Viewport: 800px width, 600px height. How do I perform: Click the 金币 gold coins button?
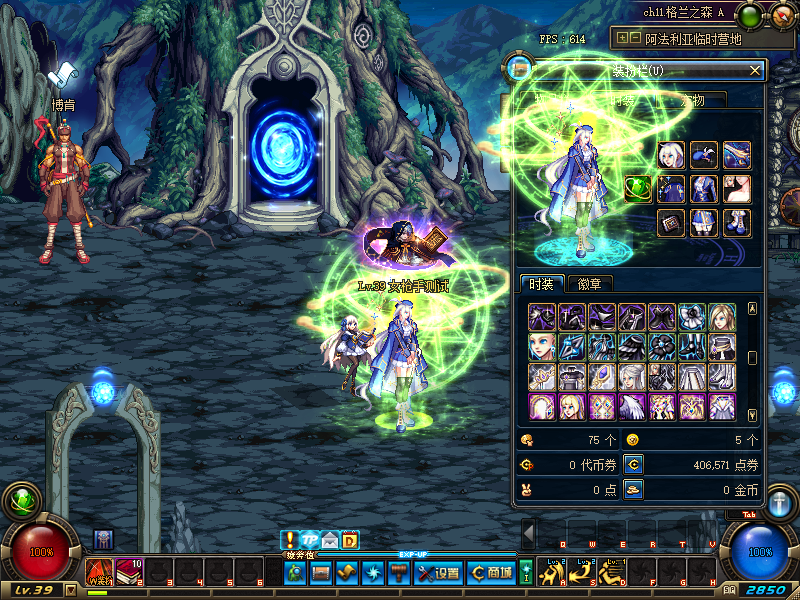[632, 489]
